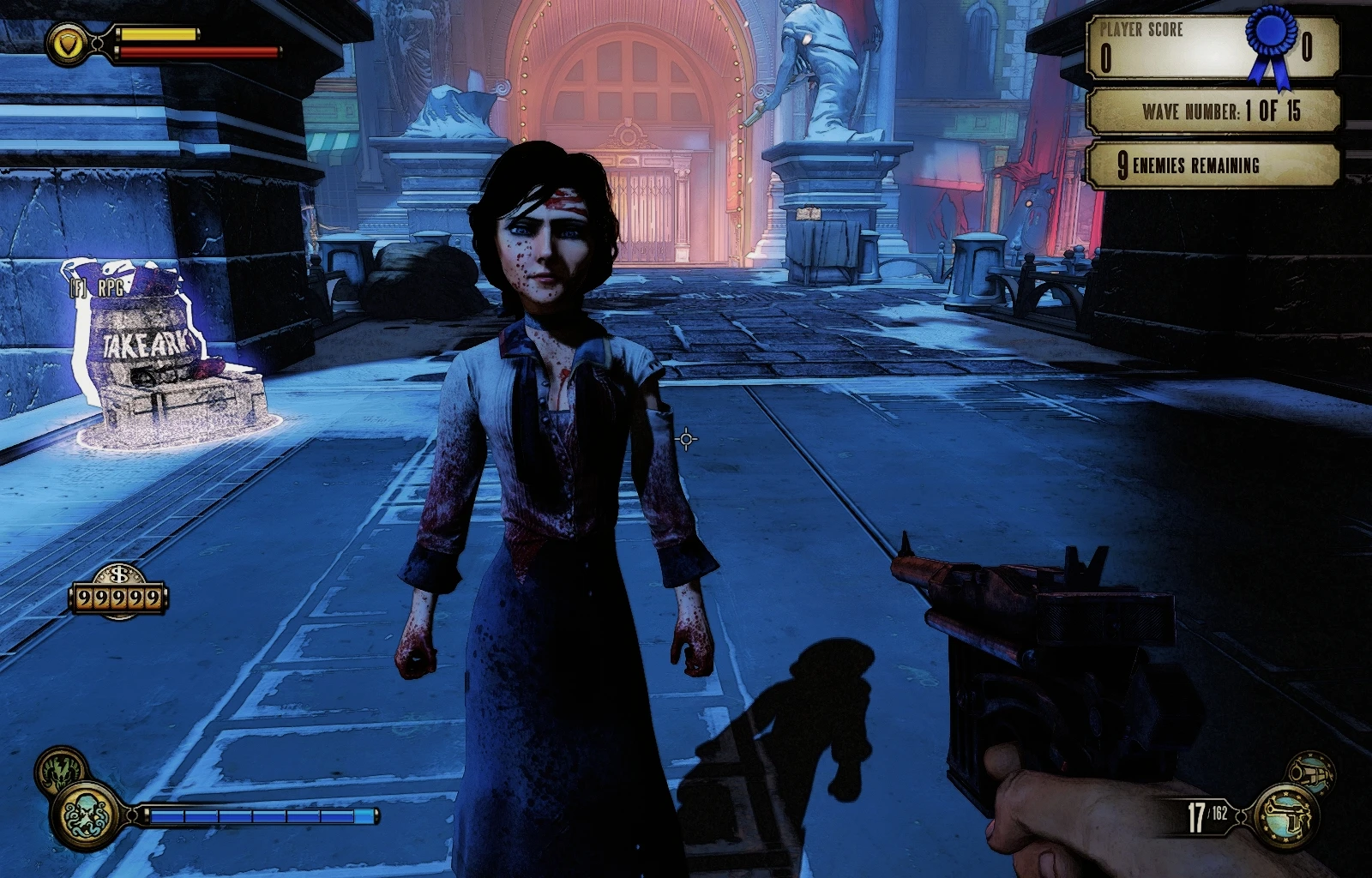Click the equipped pistol weapon icon
The image size is (1372, 878).
(x=1286, y=815)
